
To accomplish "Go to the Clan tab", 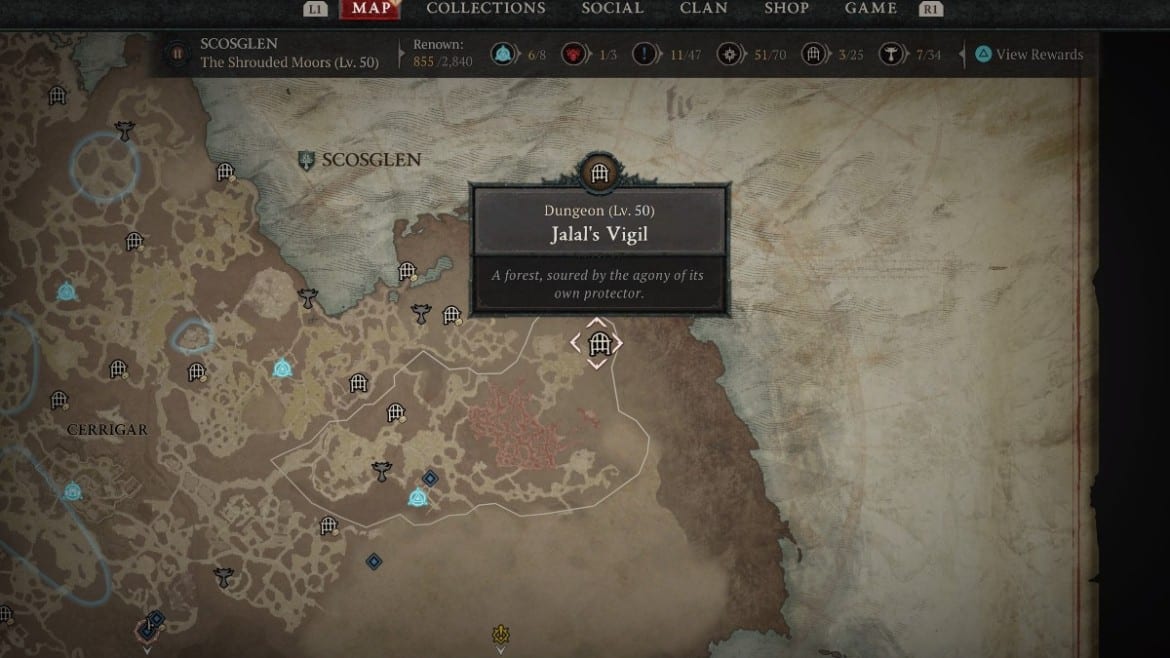I will click(x=703, y=8).
